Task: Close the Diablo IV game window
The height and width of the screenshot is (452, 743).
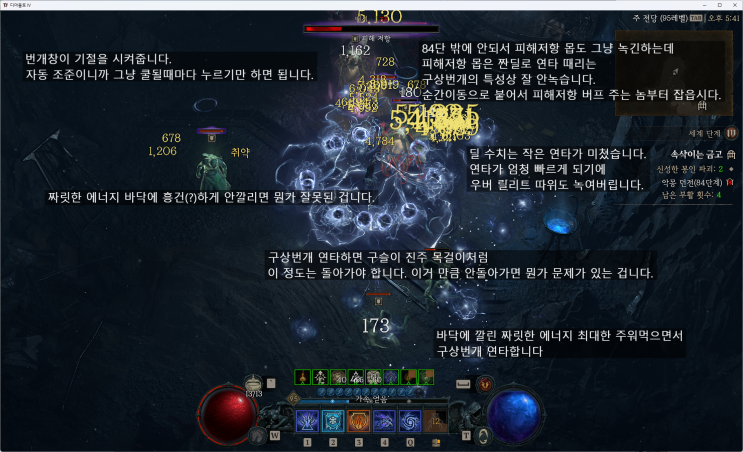Action: (x=732, y=4)
